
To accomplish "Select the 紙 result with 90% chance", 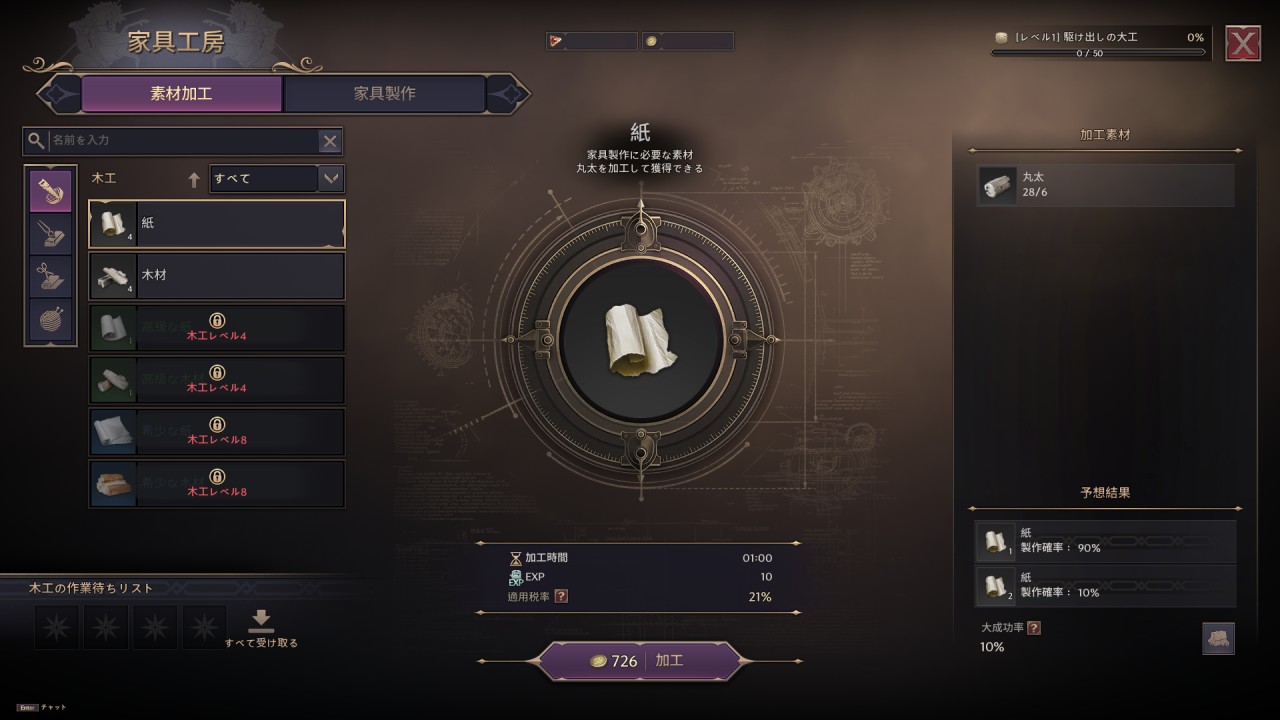I will [x=1105, y=541].
